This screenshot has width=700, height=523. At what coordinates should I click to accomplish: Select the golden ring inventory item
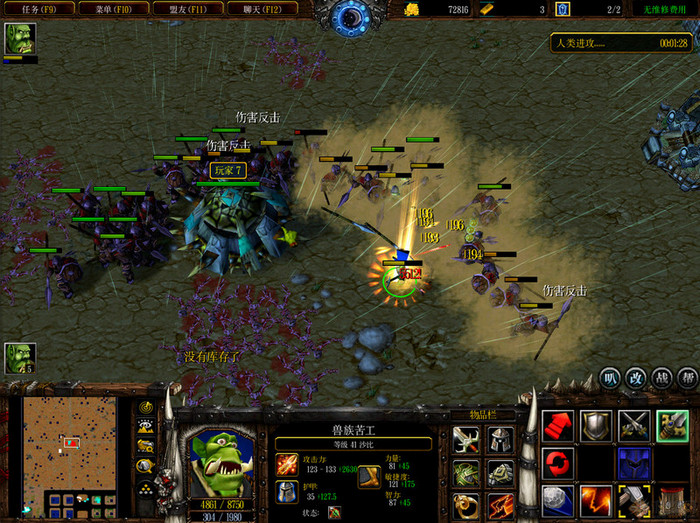pos(465,506)
